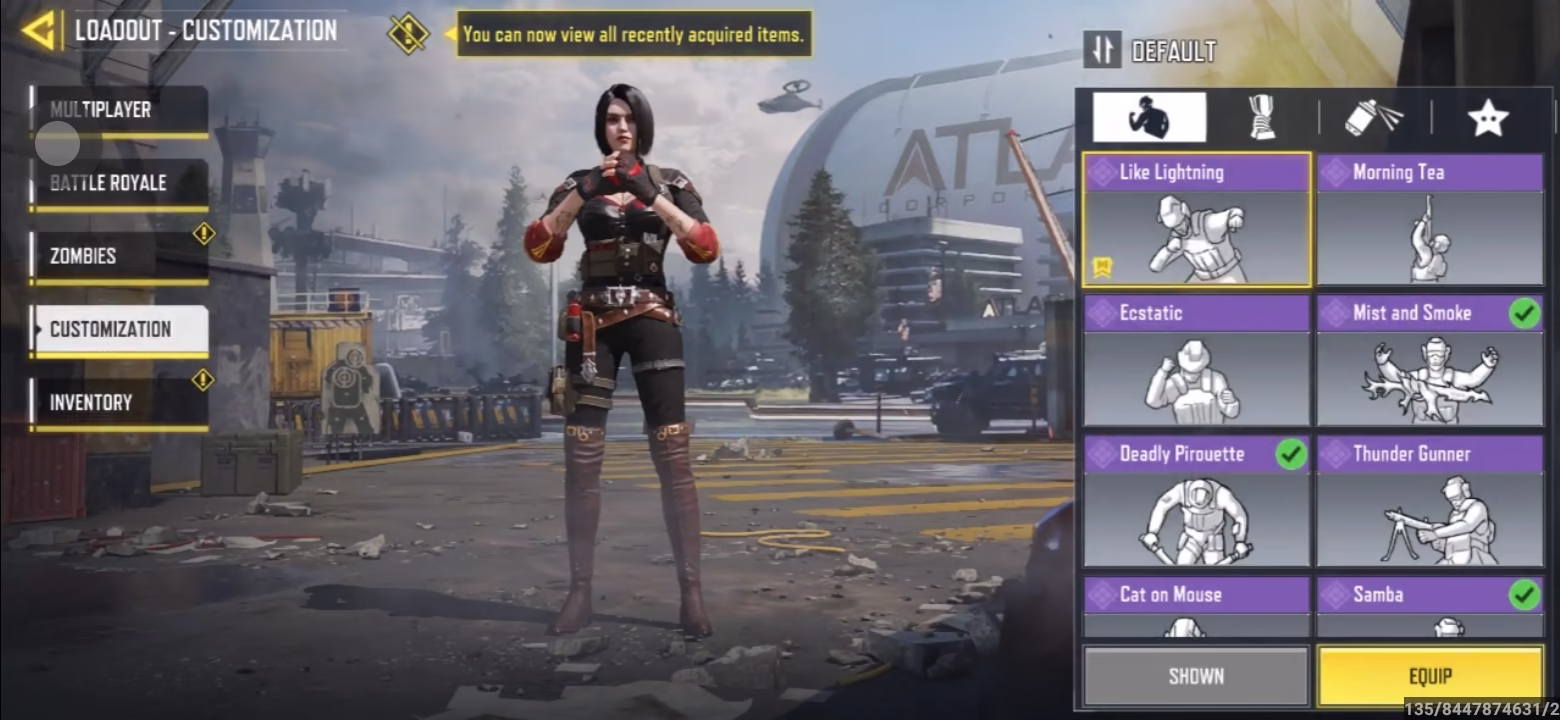The image size is (1560, 720).
Task: Choose the Morning Tea emote
Action: pos(1430,220)
